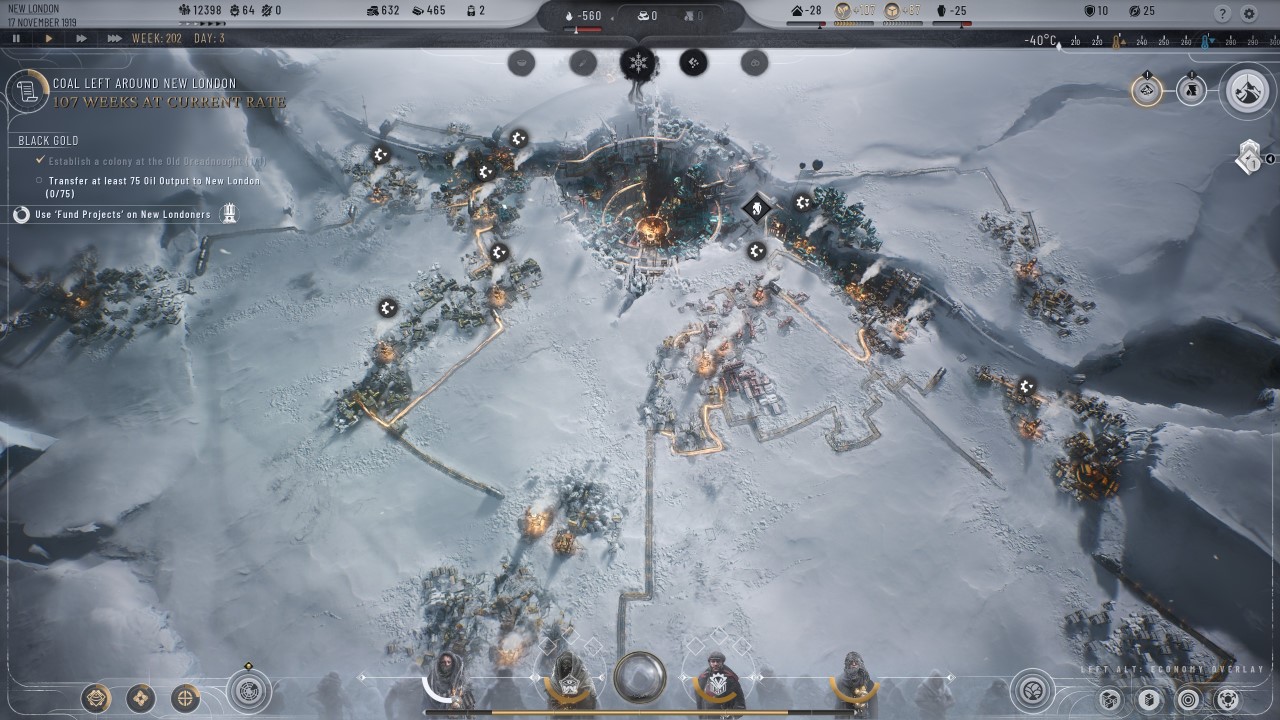Select the bowl icon in the top center row
Viewport: 1280px width, 720px height.
point(521,64)
